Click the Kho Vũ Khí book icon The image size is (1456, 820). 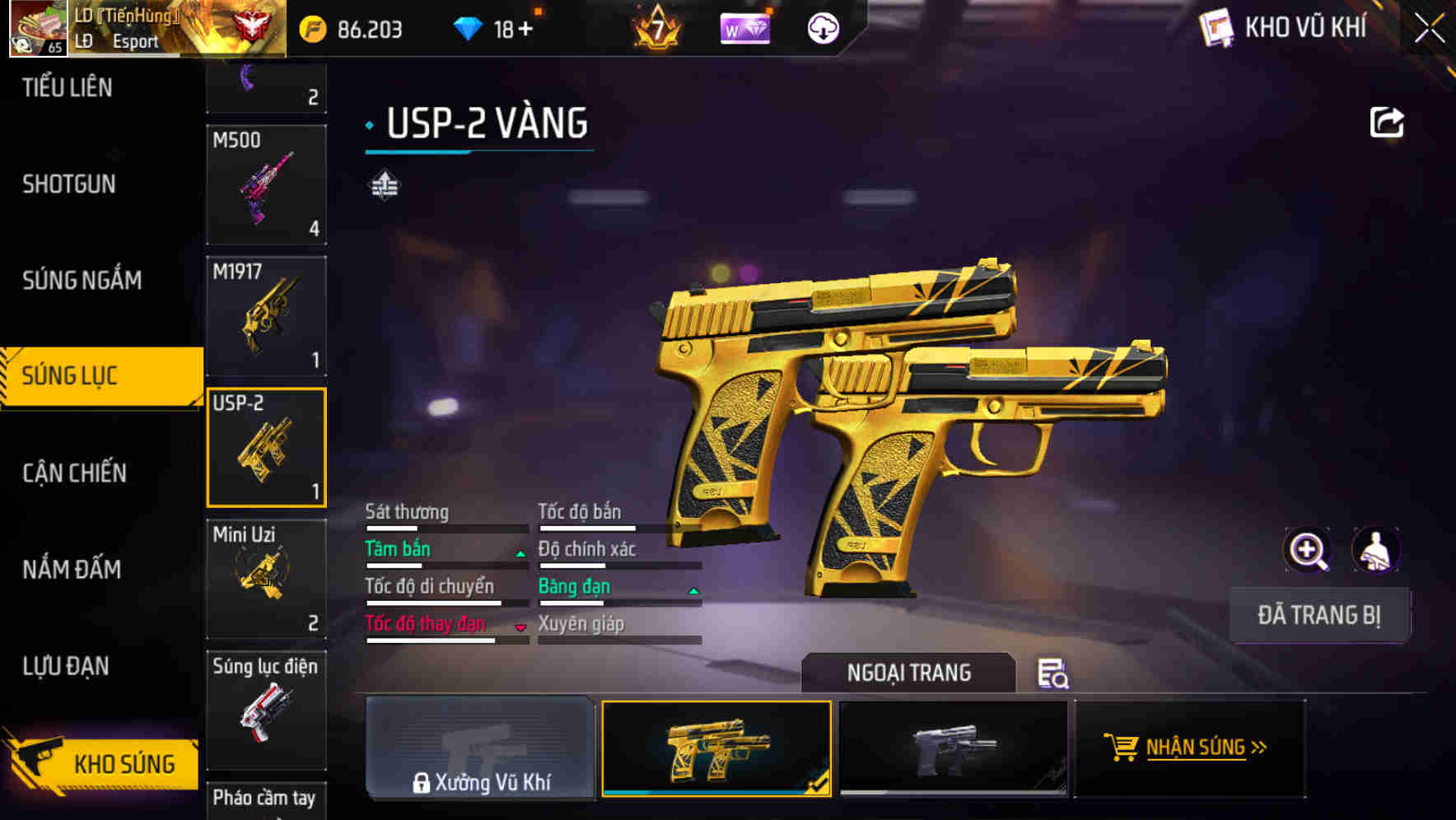[1216, 28]
